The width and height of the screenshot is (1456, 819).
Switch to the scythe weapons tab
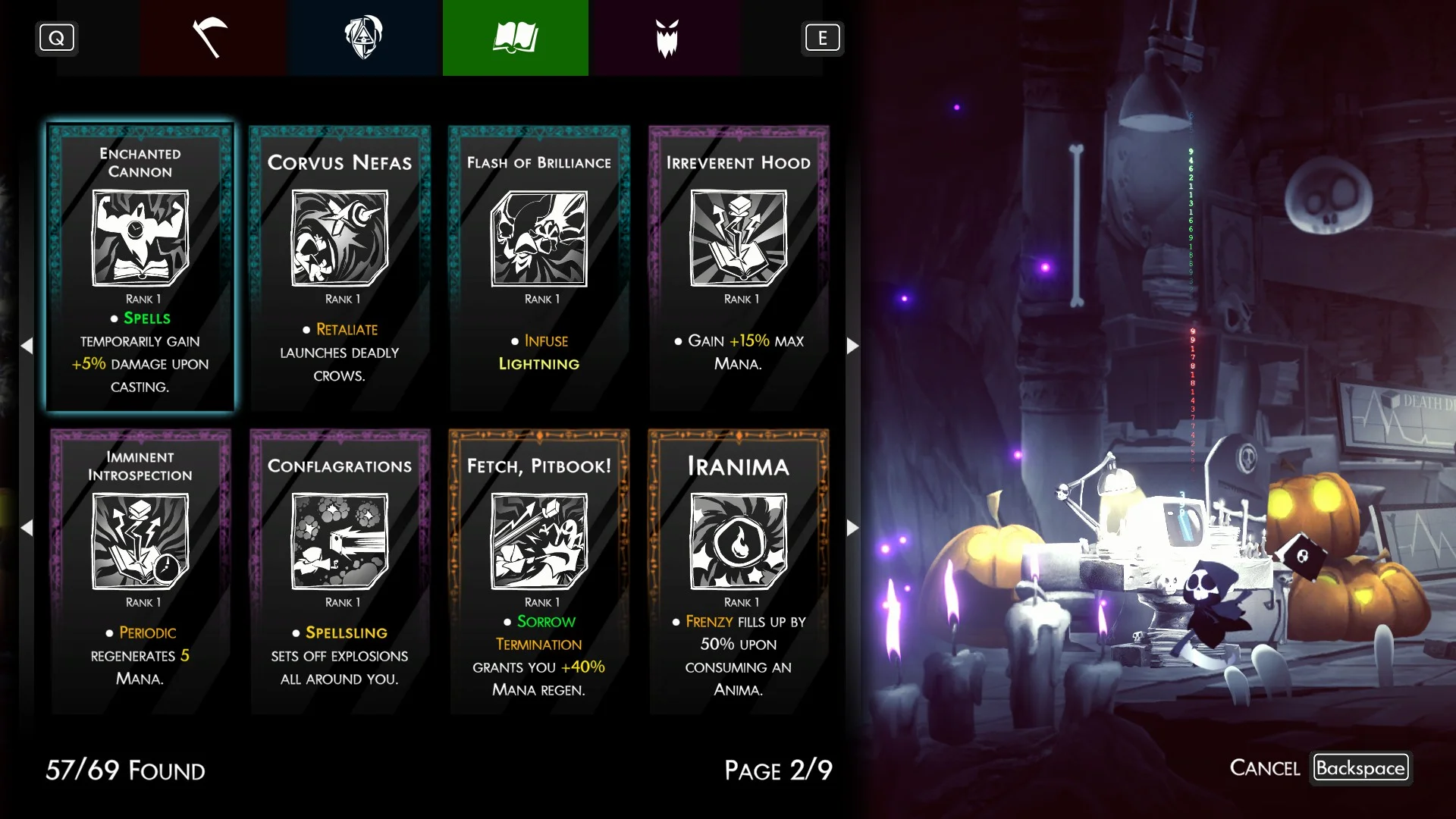tap(212, 38)
